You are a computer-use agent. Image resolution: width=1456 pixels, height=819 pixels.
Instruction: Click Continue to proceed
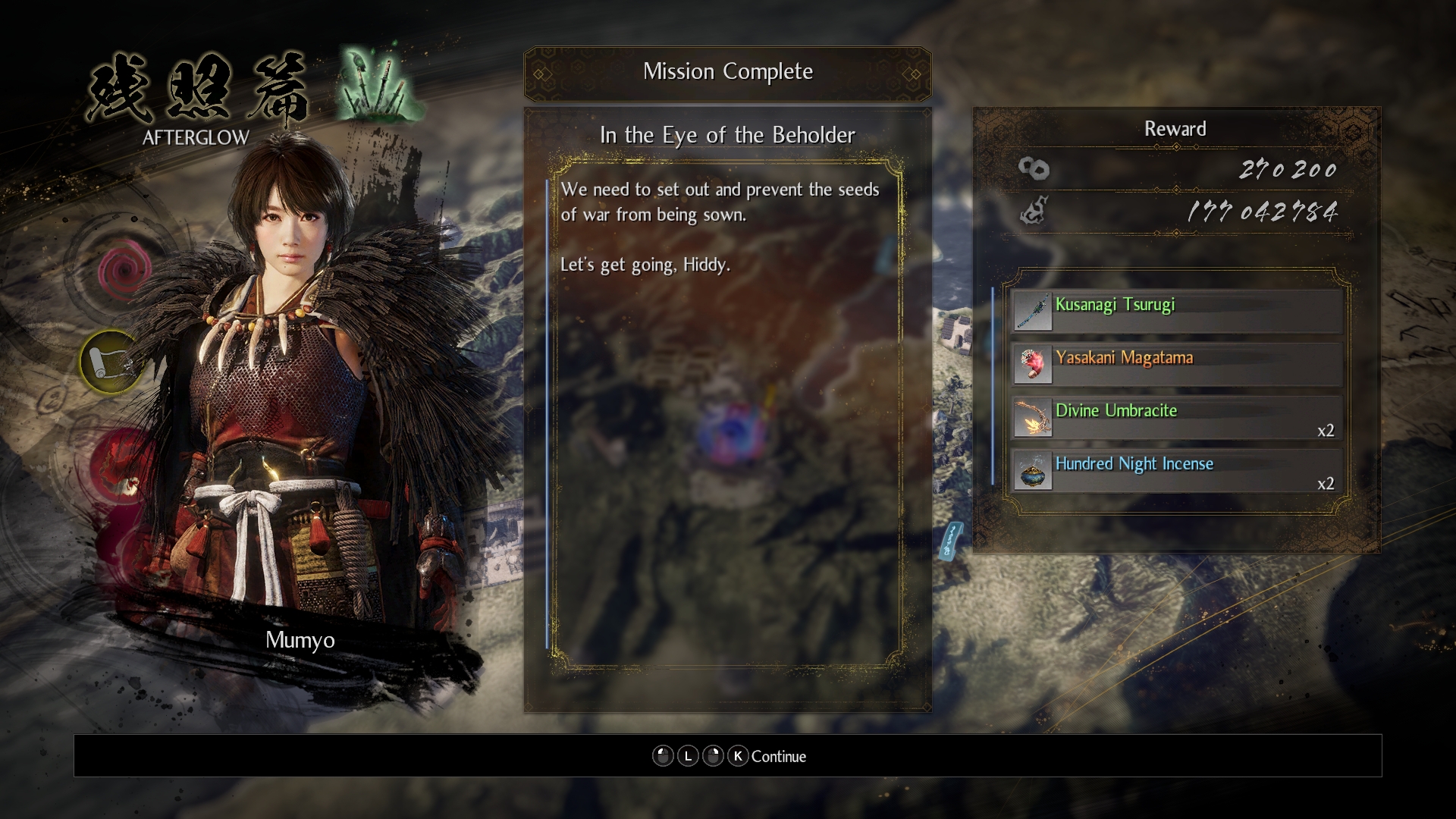(778, 756)
